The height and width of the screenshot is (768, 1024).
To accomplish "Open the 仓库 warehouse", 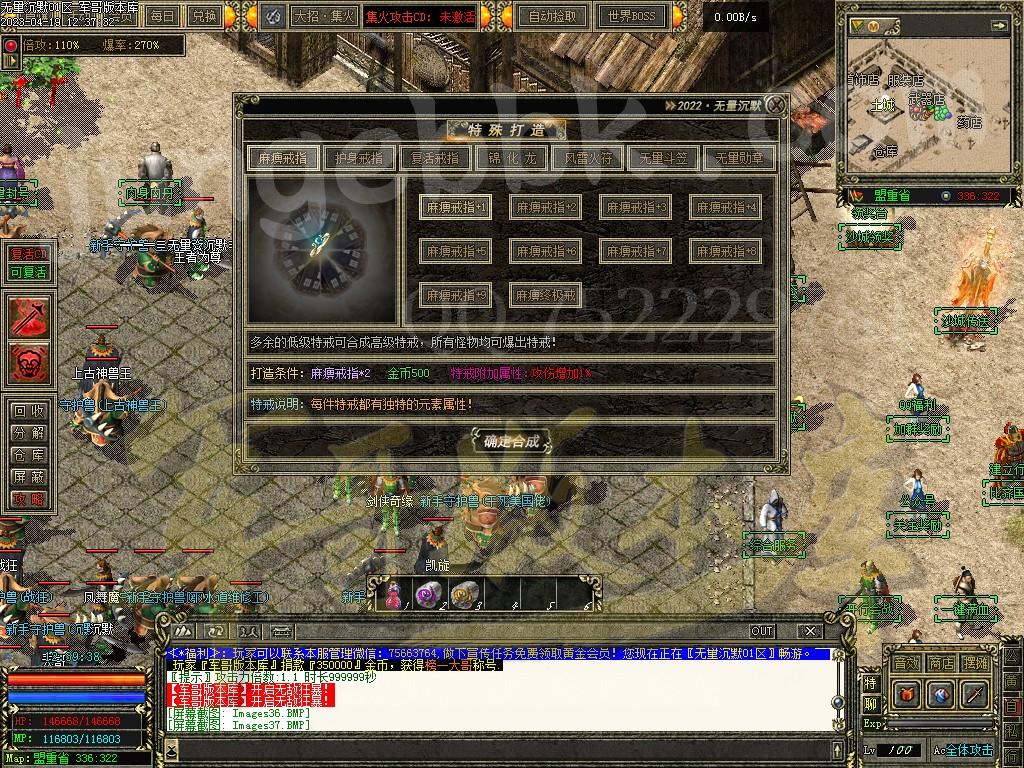I will [28, 455].
